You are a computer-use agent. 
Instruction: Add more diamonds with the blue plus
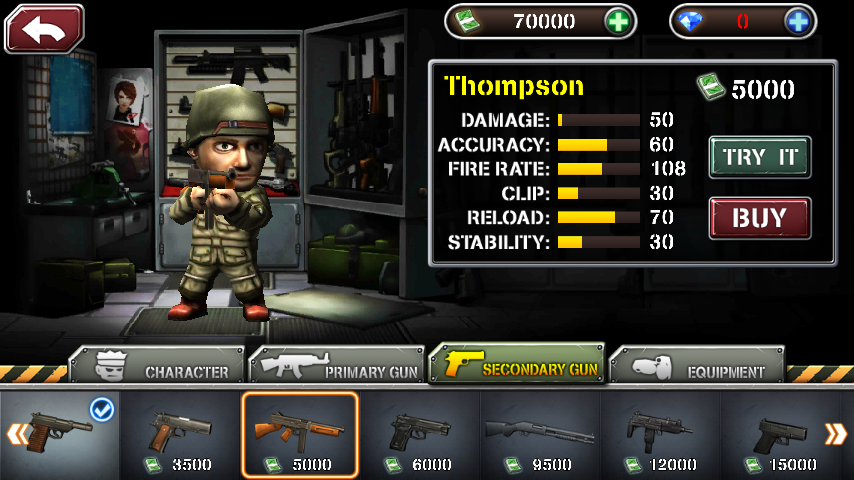pyautogui.click(x=797, y=21)
